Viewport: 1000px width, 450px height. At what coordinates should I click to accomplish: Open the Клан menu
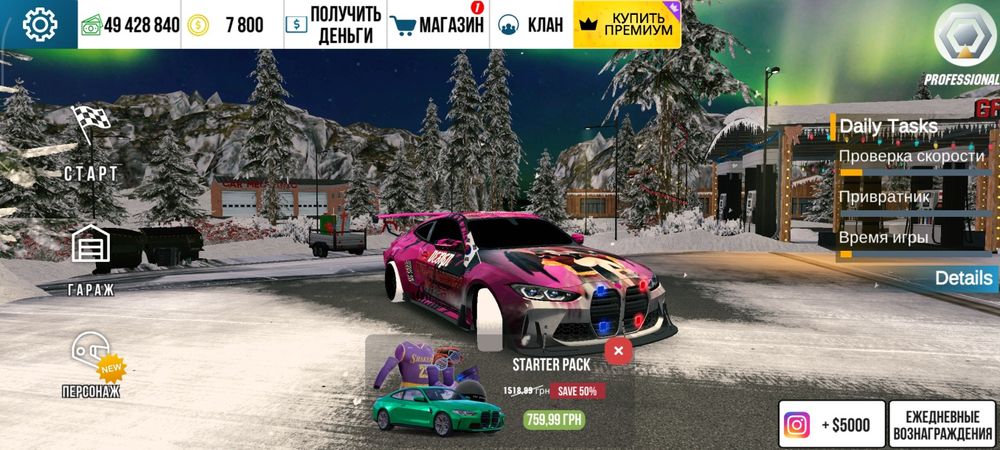(x=531, y=25)
